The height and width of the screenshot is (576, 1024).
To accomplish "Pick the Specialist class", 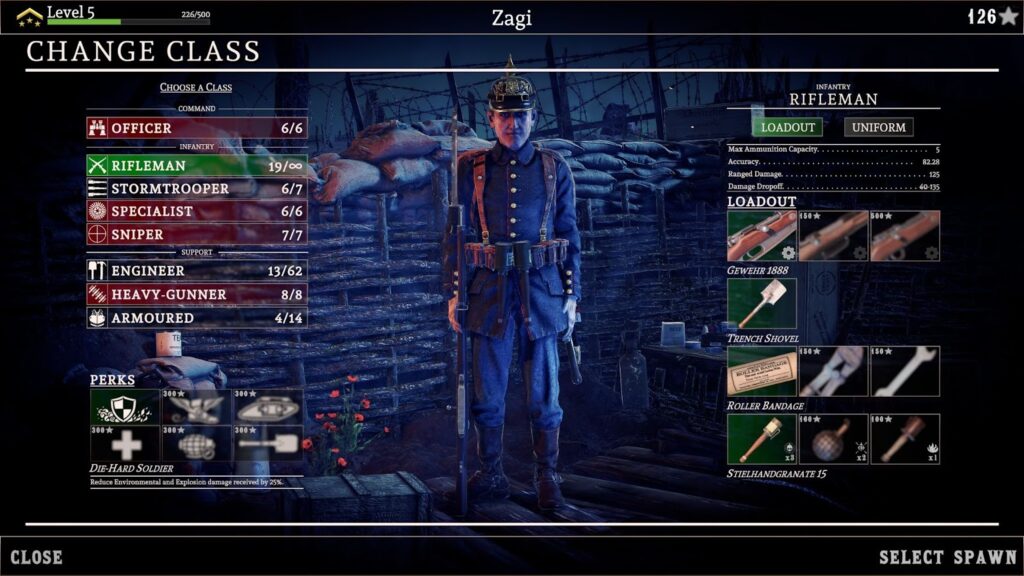I will point(196,212).
